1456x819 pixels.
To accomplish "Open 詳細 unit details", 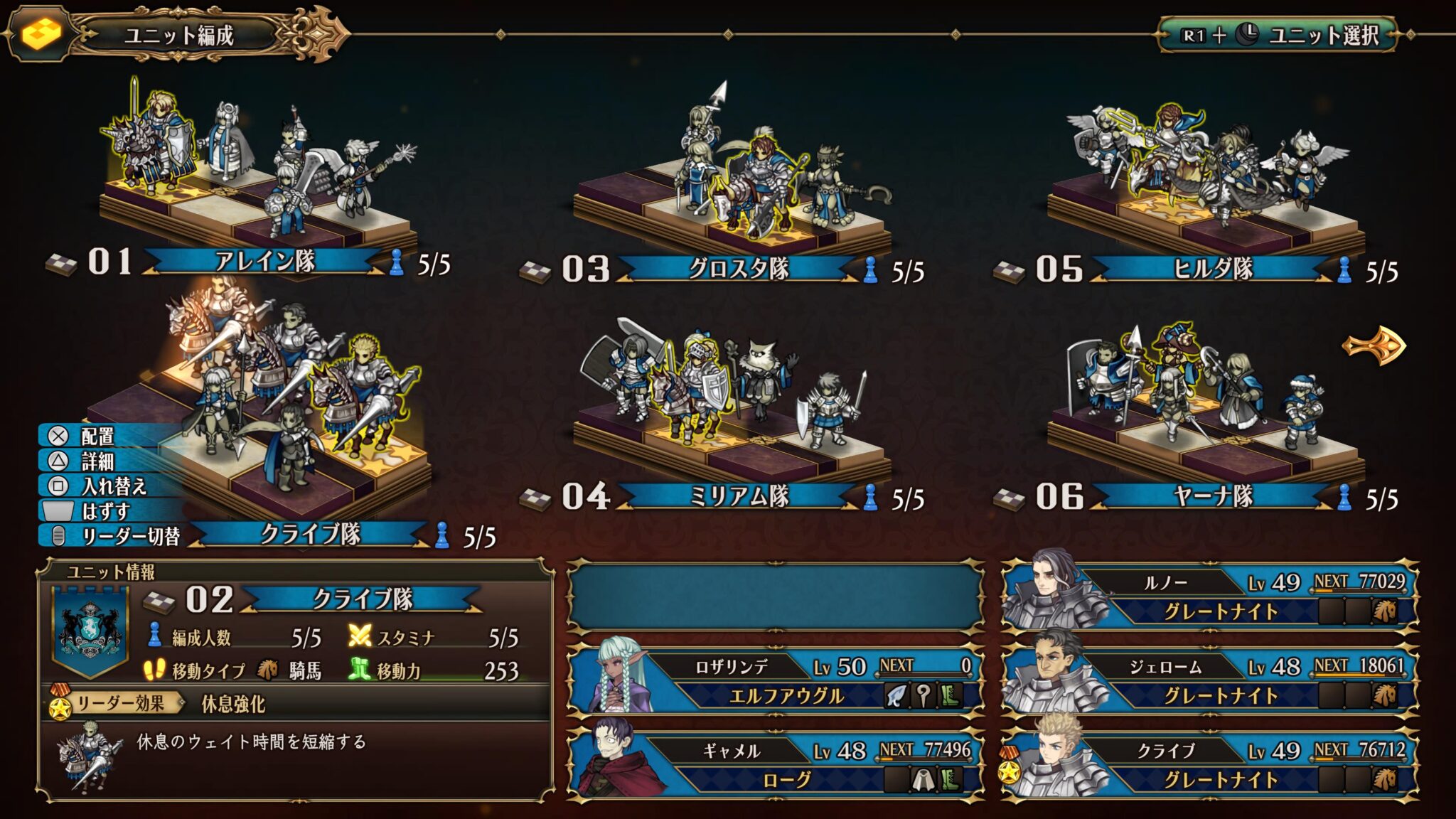I will 97,461.
